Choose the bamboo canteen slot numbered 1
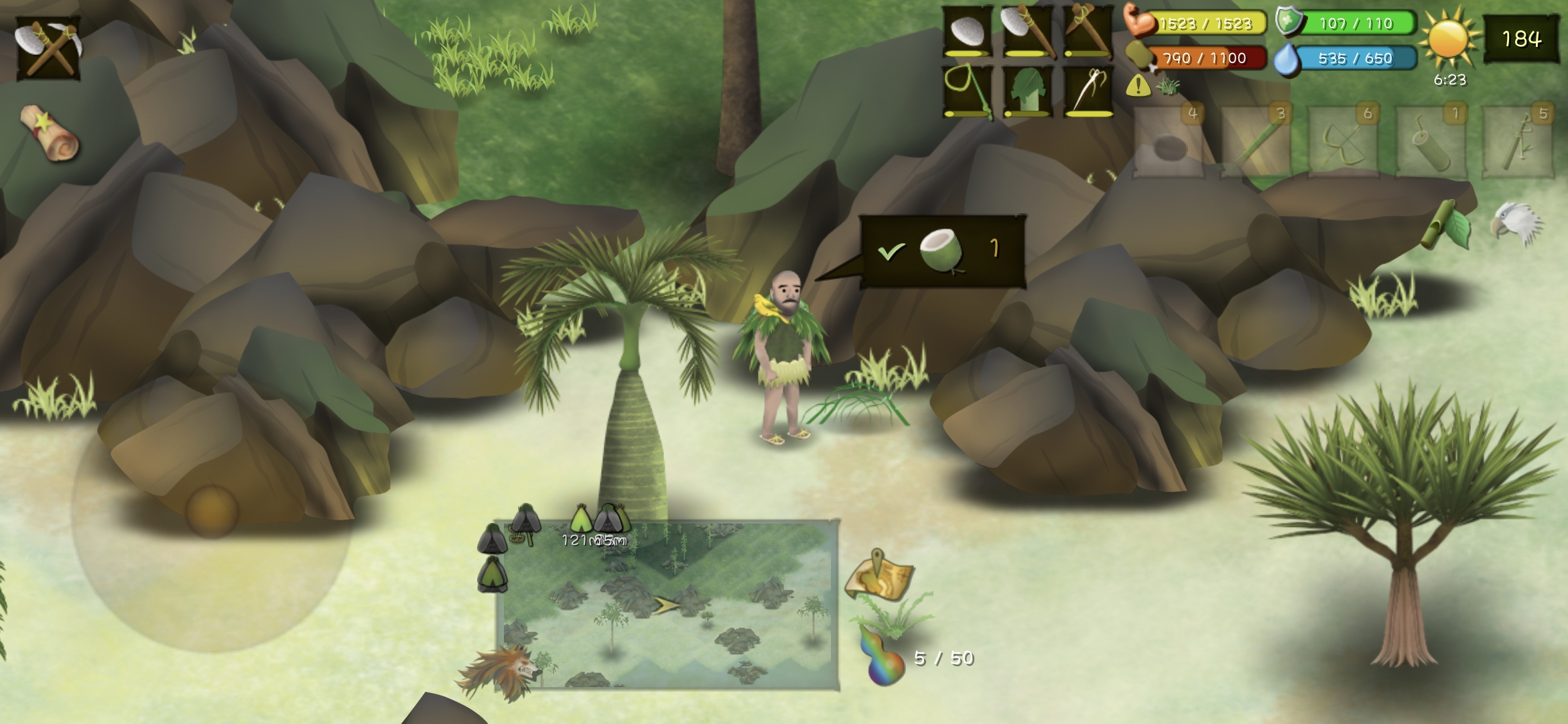1568x724 pixels. pyautogui.click(x=1431, y=142)
